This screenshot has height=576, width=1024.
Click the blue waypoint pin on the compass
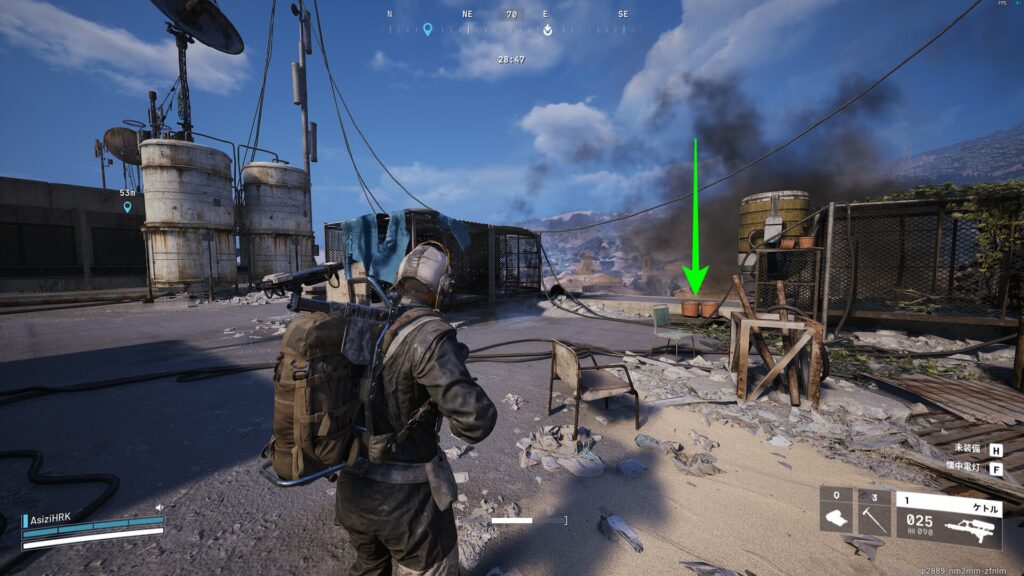click(427, 30)
